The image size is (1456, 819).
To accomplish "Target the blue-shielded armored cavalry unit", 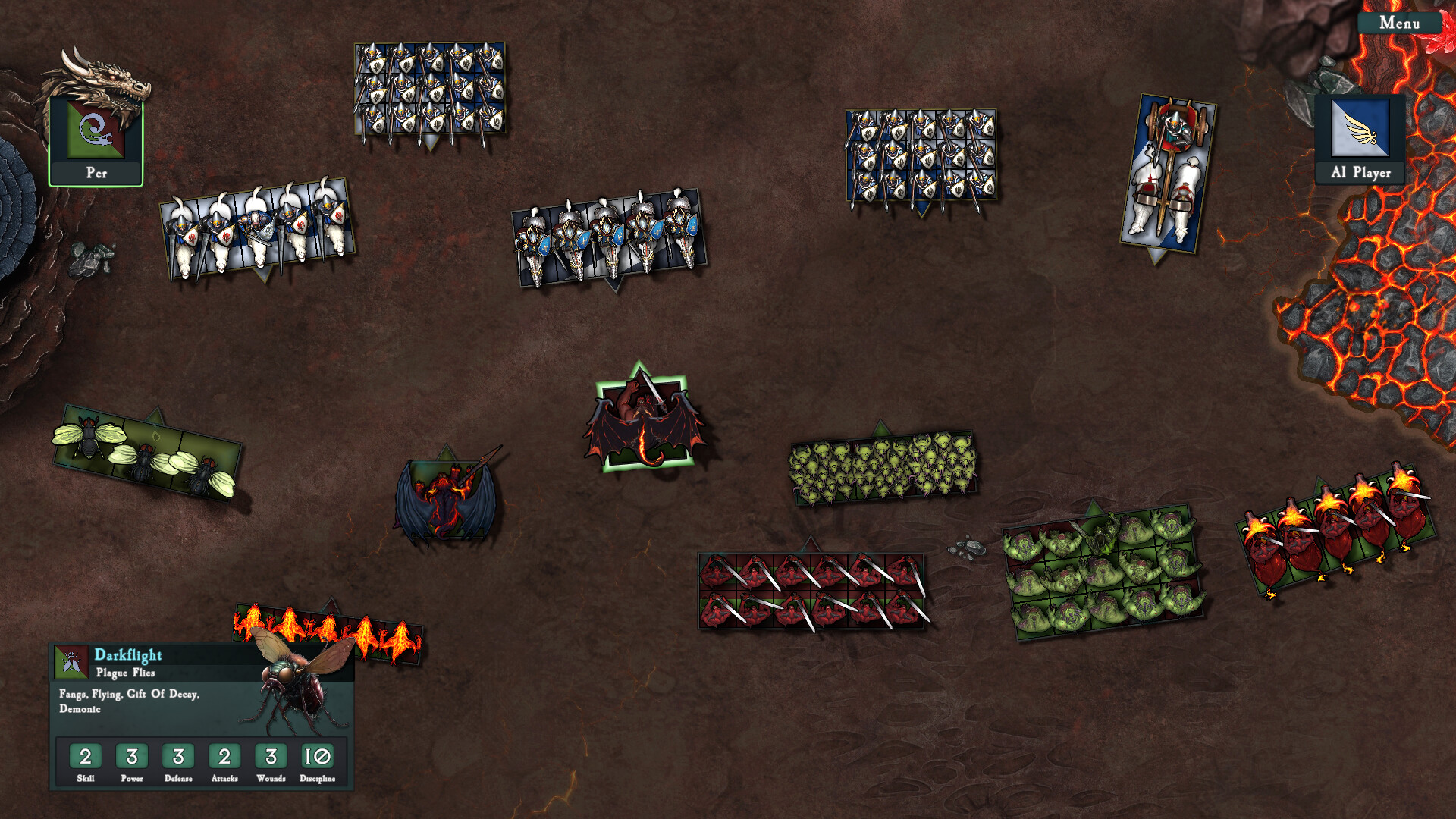I will click(609, 237).
